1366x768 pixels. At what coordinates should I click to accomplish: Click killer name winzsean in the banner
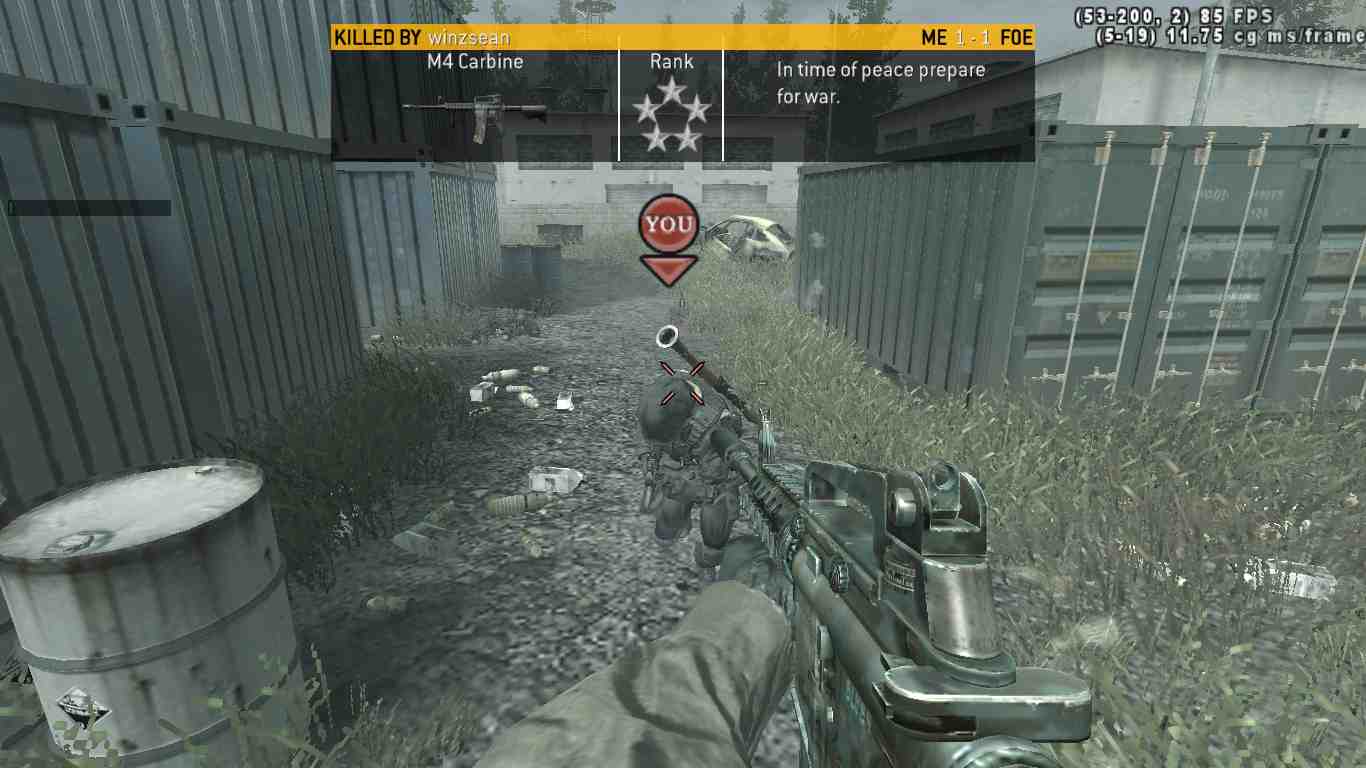click(x=469, y=38)
